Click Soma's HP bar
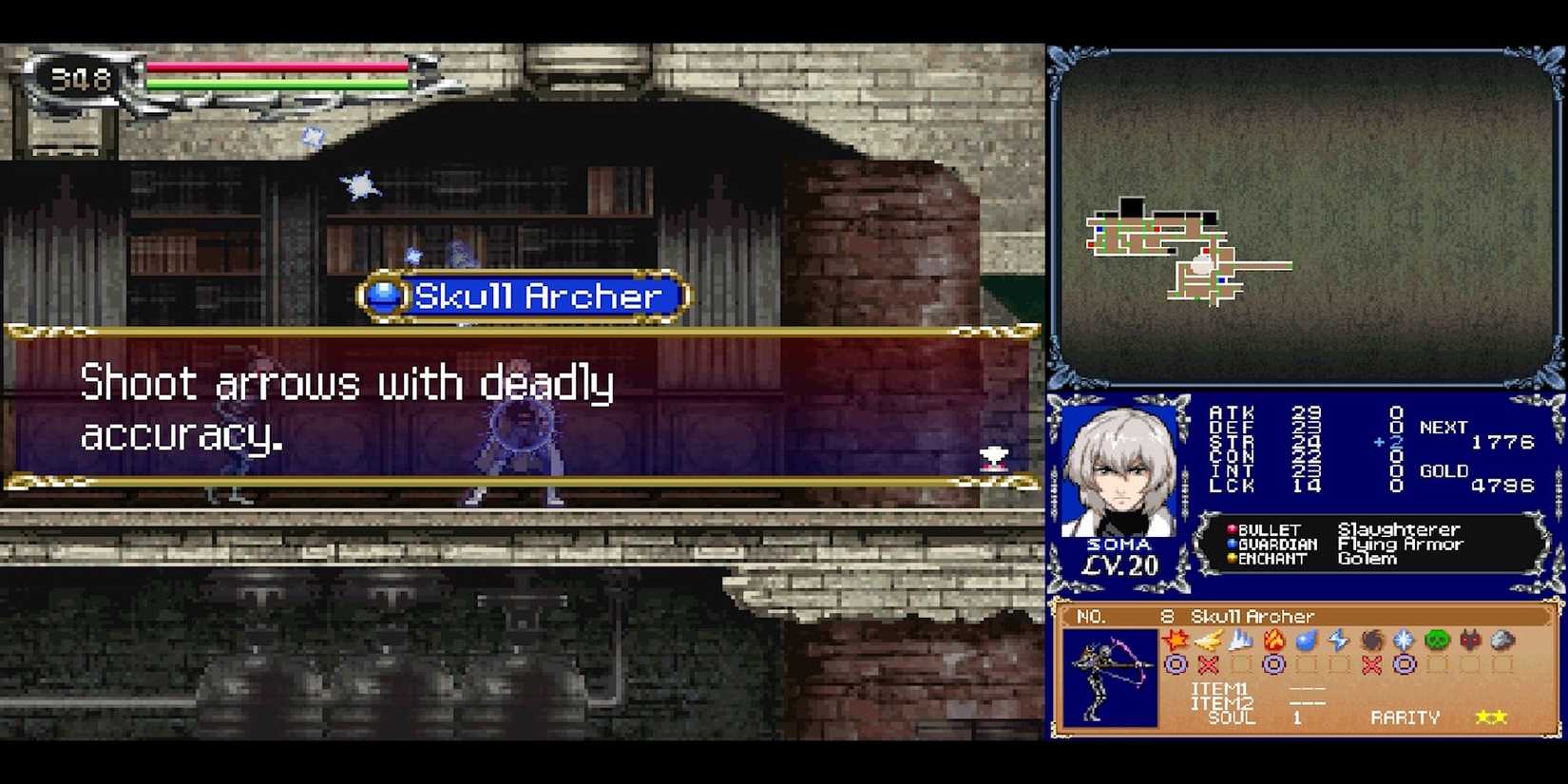Screen dimensions: 1568x784 tap(276, 67)
